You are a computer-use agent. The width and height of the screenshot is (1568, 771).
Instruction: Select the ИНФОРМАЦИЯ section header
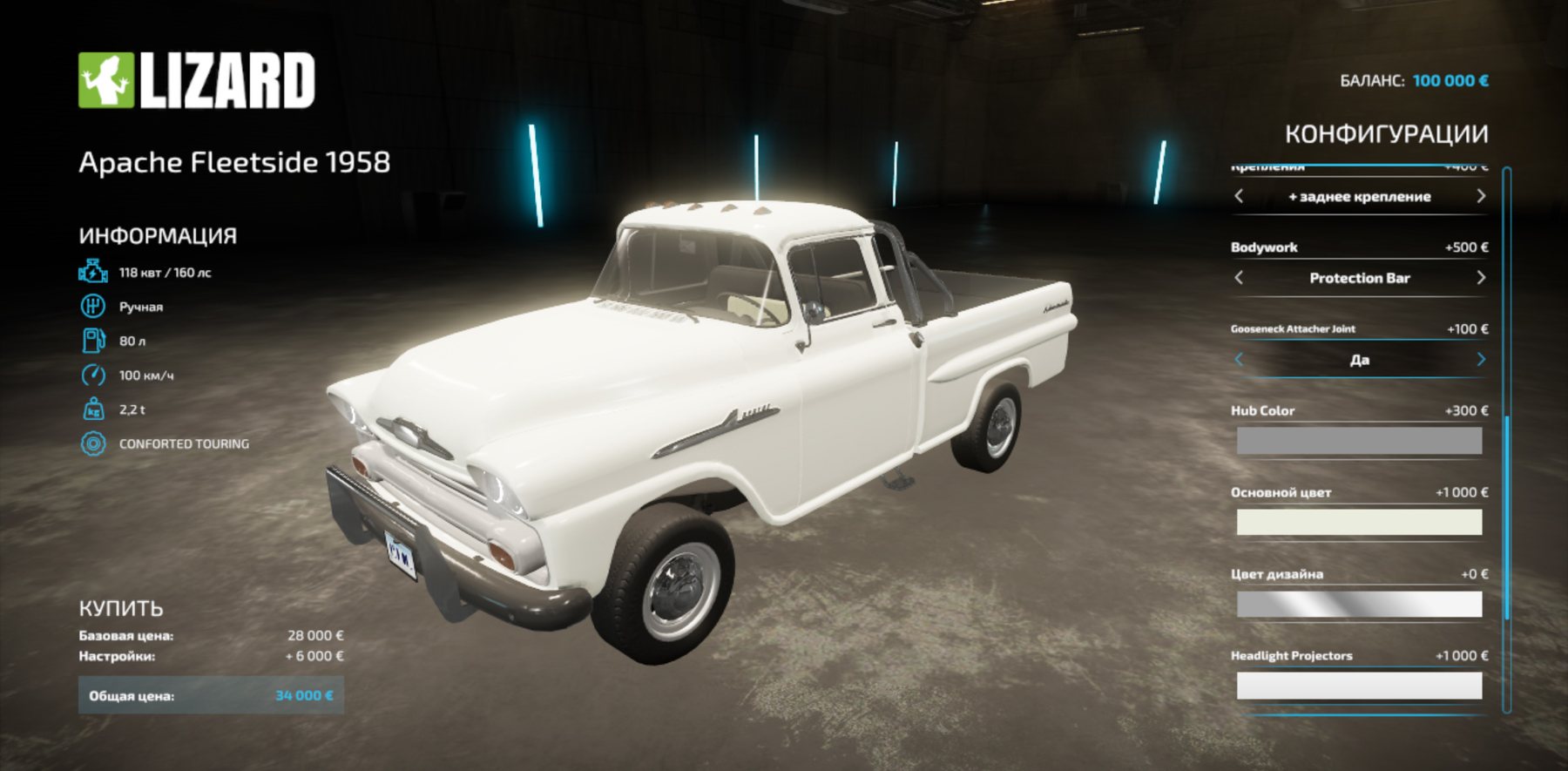click(158, 234)
